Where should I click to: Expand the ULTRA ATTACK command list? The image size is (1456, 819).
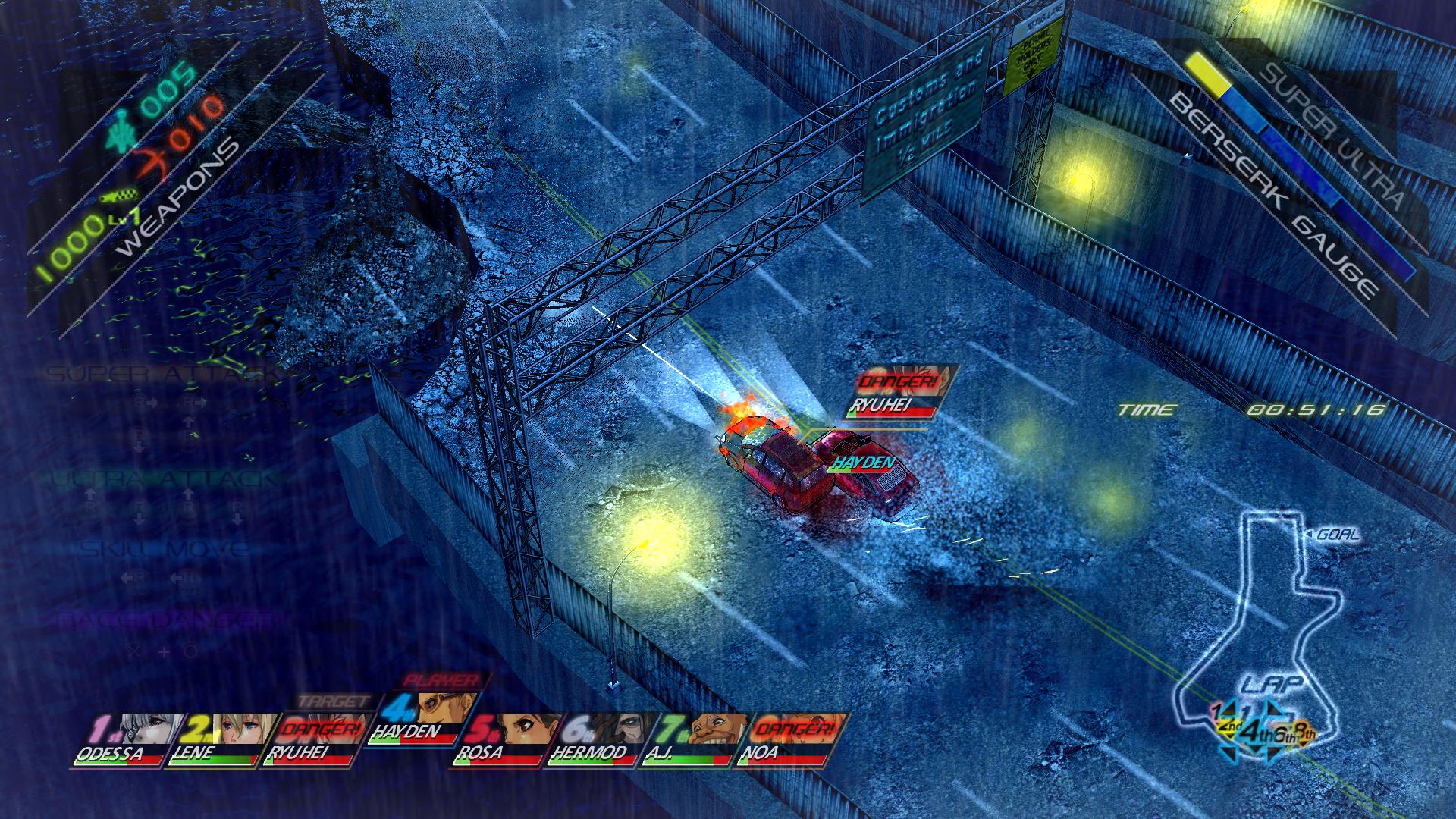pyautogui.click(x=159, y=479)
